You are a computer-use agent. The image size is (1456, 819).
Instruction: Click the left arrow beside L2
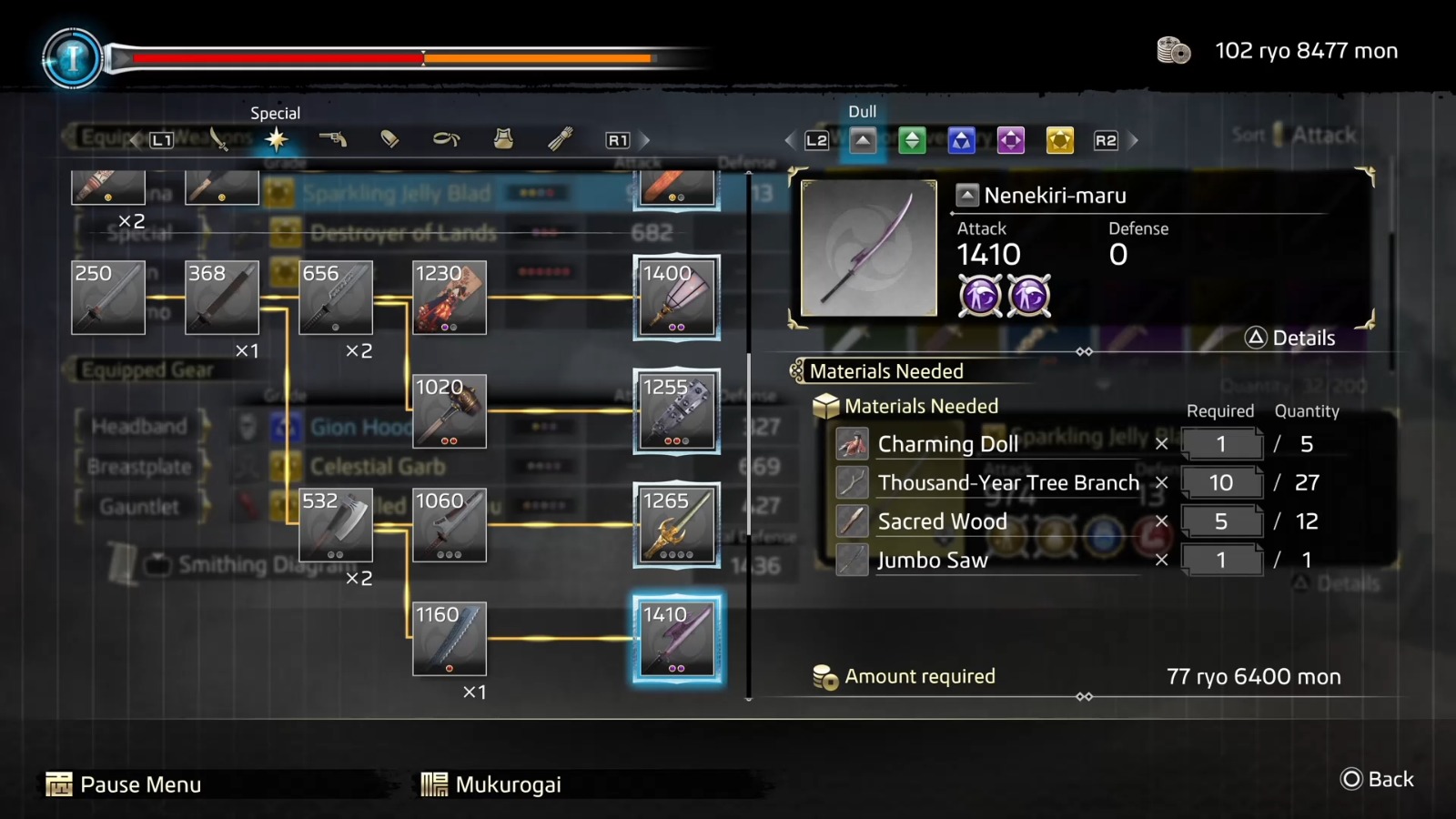coord(790,139)
